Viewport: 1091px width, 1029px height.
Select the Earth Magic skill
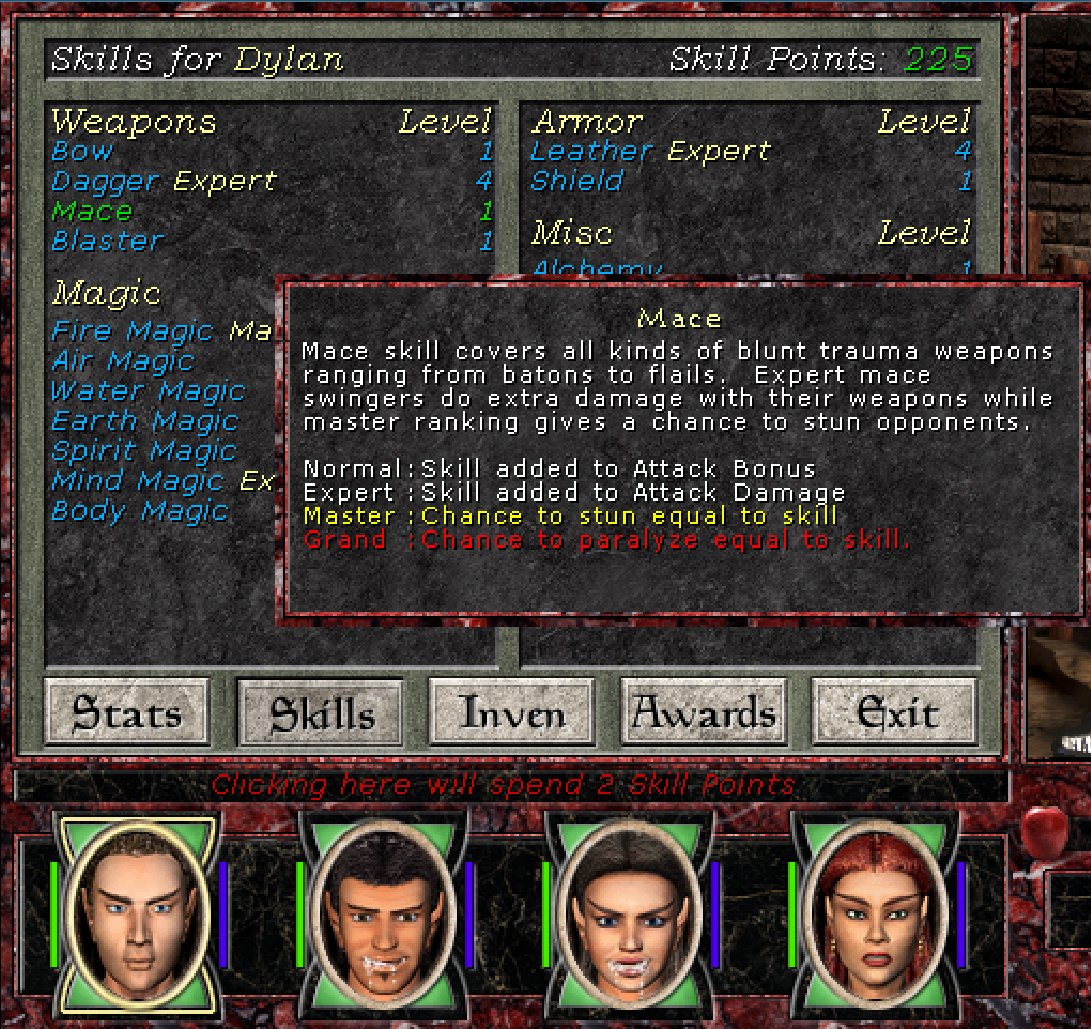tap(144, 421)
